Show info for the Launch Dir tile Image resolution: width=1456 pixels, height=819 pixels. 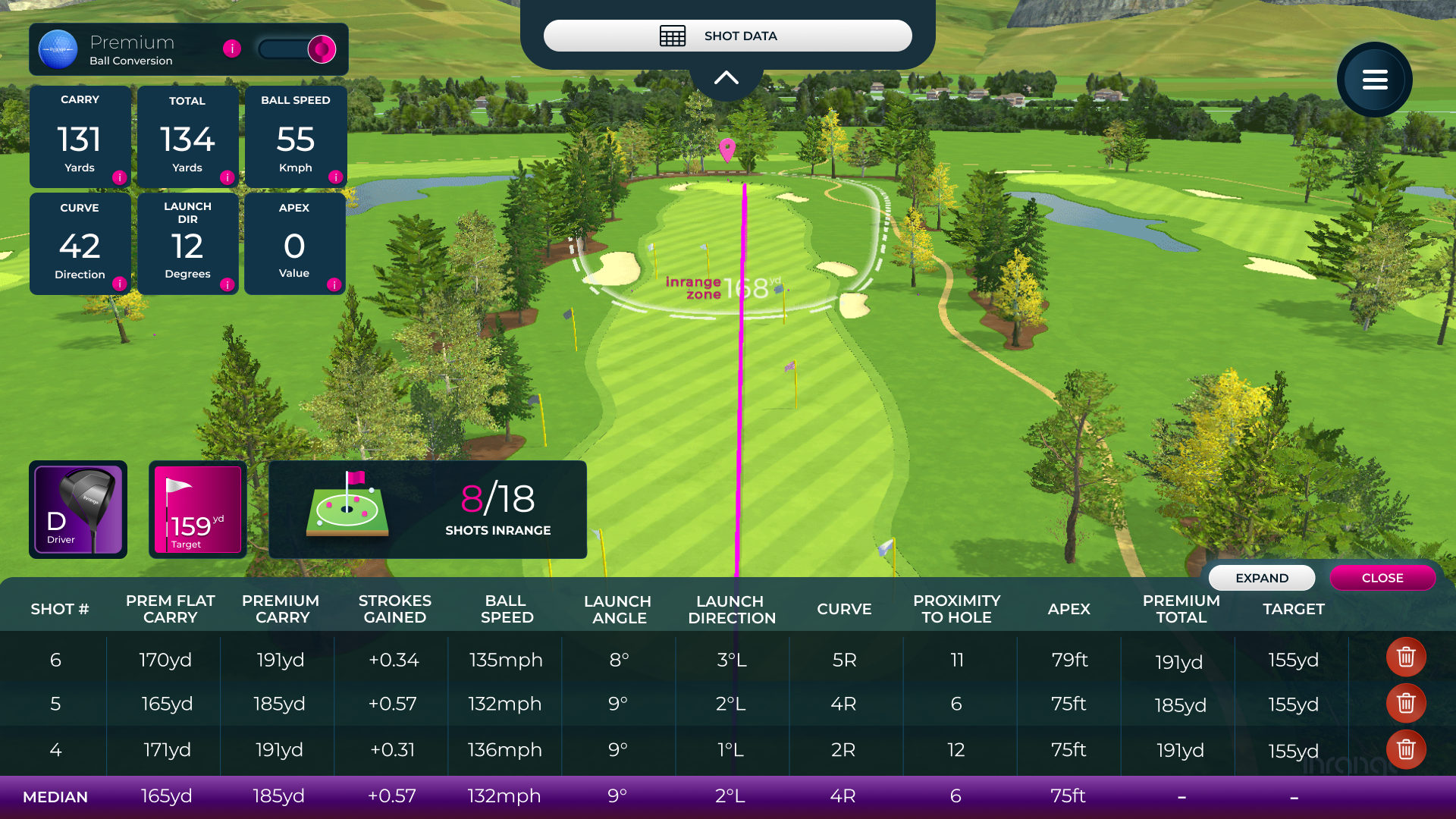227,284
